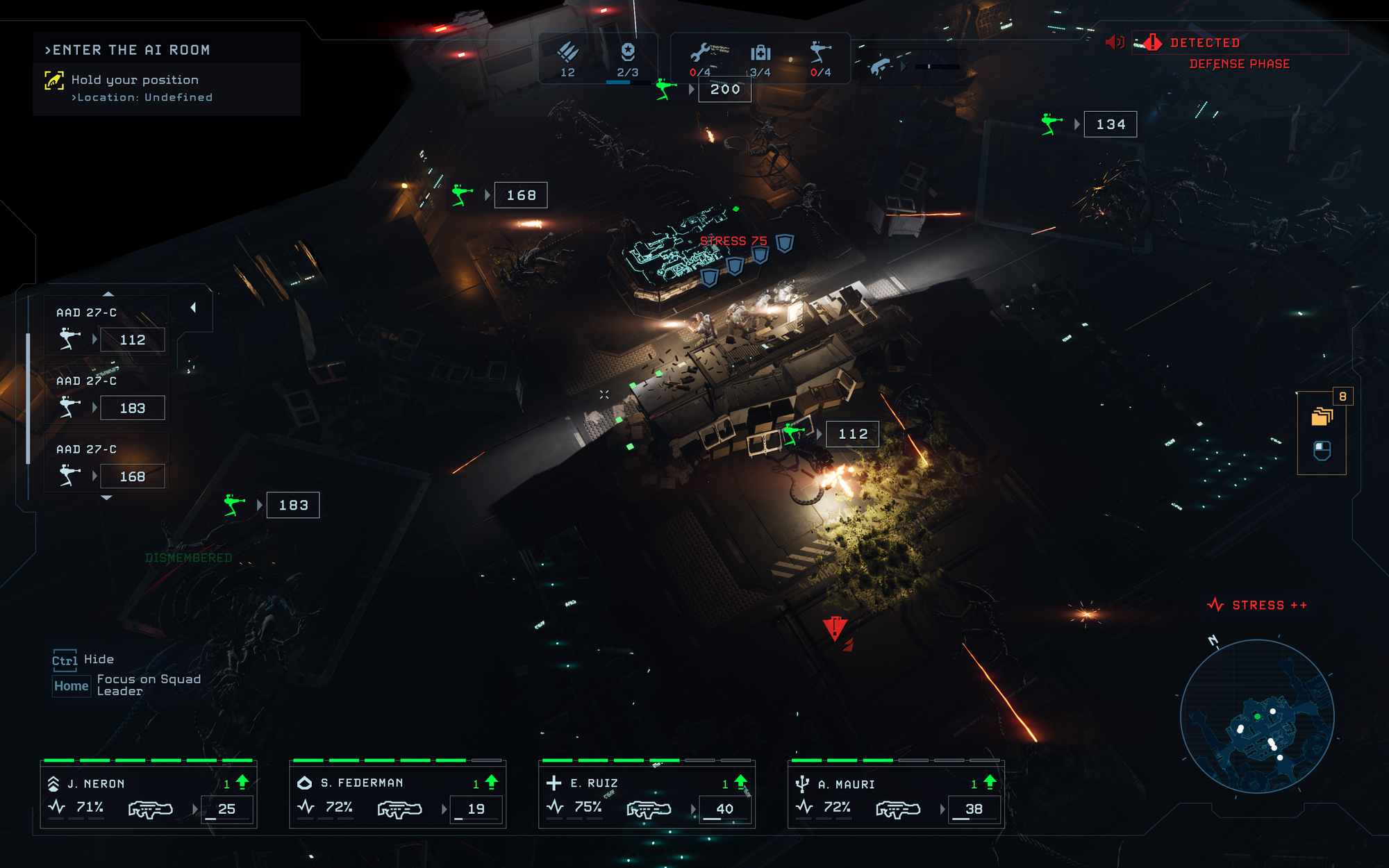Open the datapads folder icon
1389x868 pixels.
tap(1322, 416)
